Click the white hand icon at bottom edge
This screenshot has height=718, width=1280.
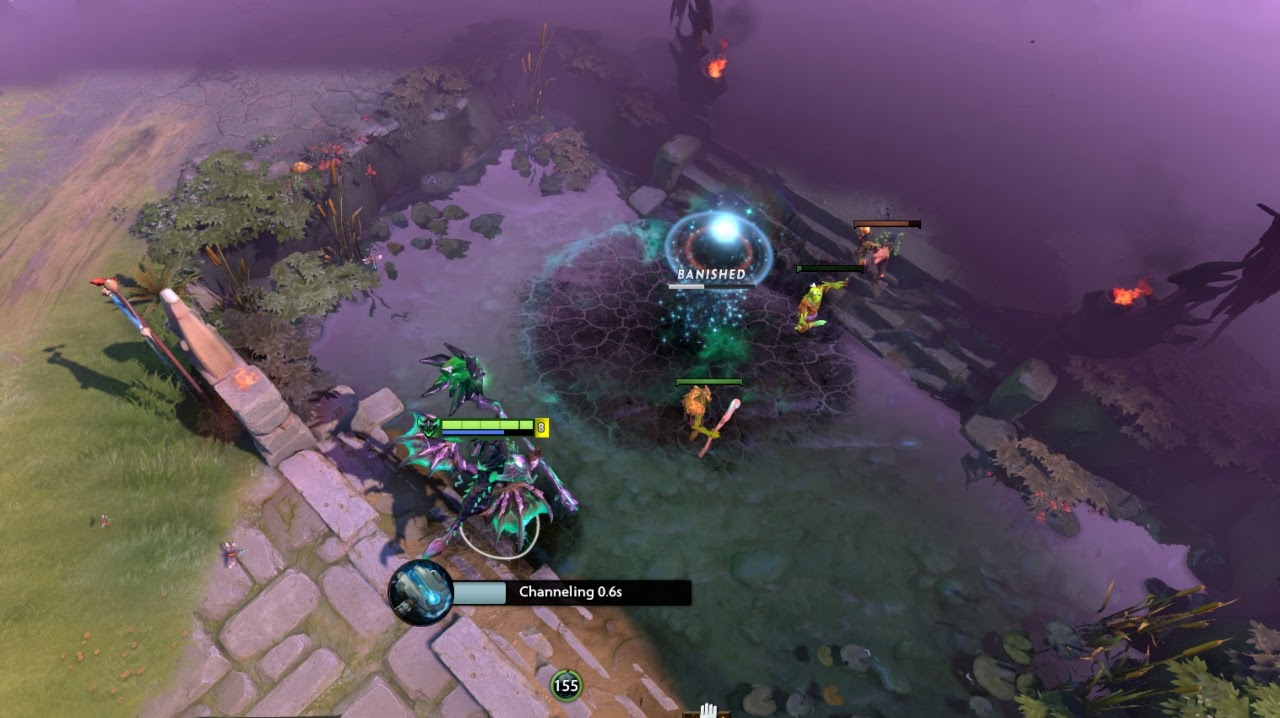[708, 710]
